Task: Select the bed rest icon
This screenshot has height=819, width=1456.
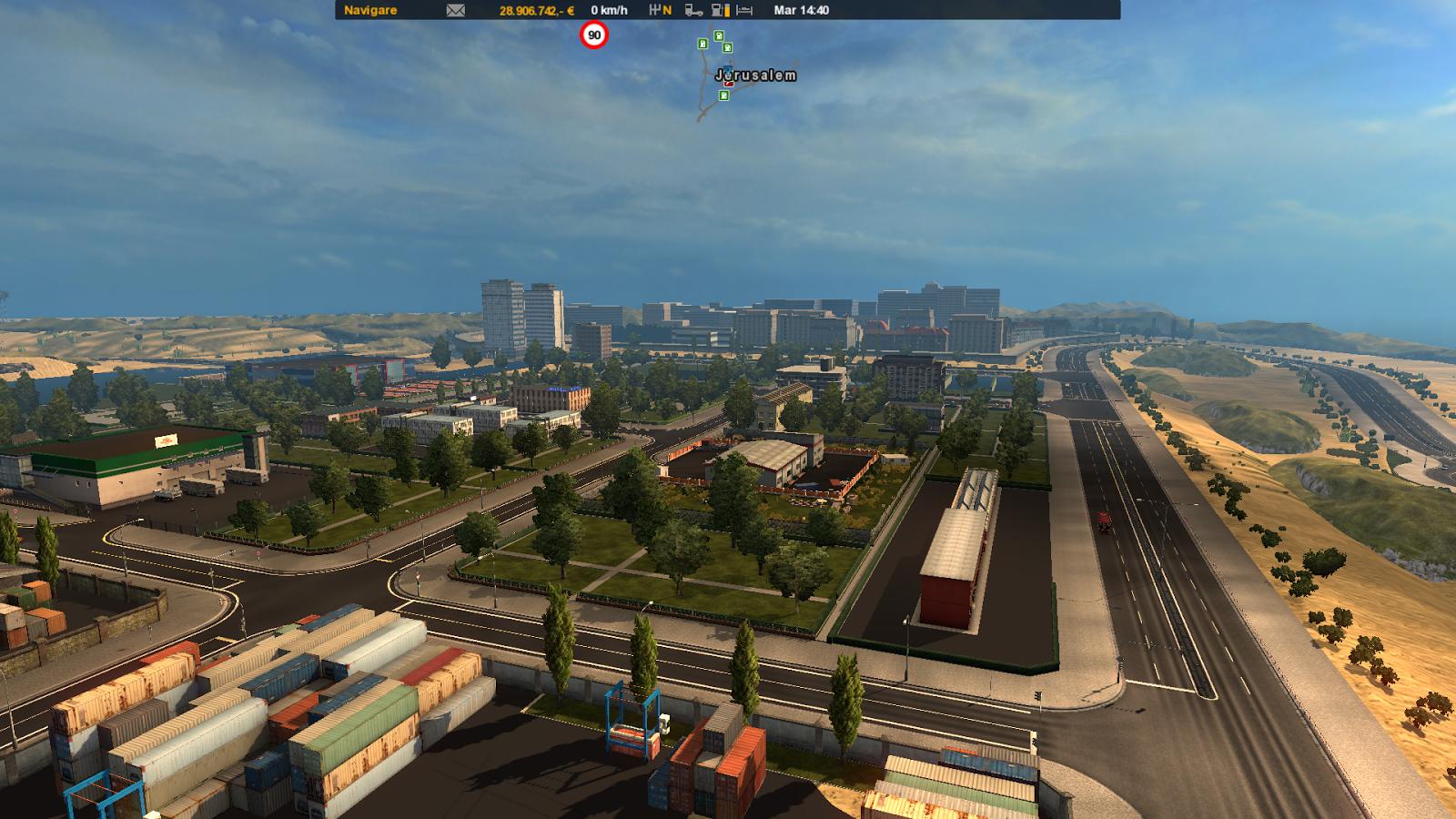Action: coord(744,11)
